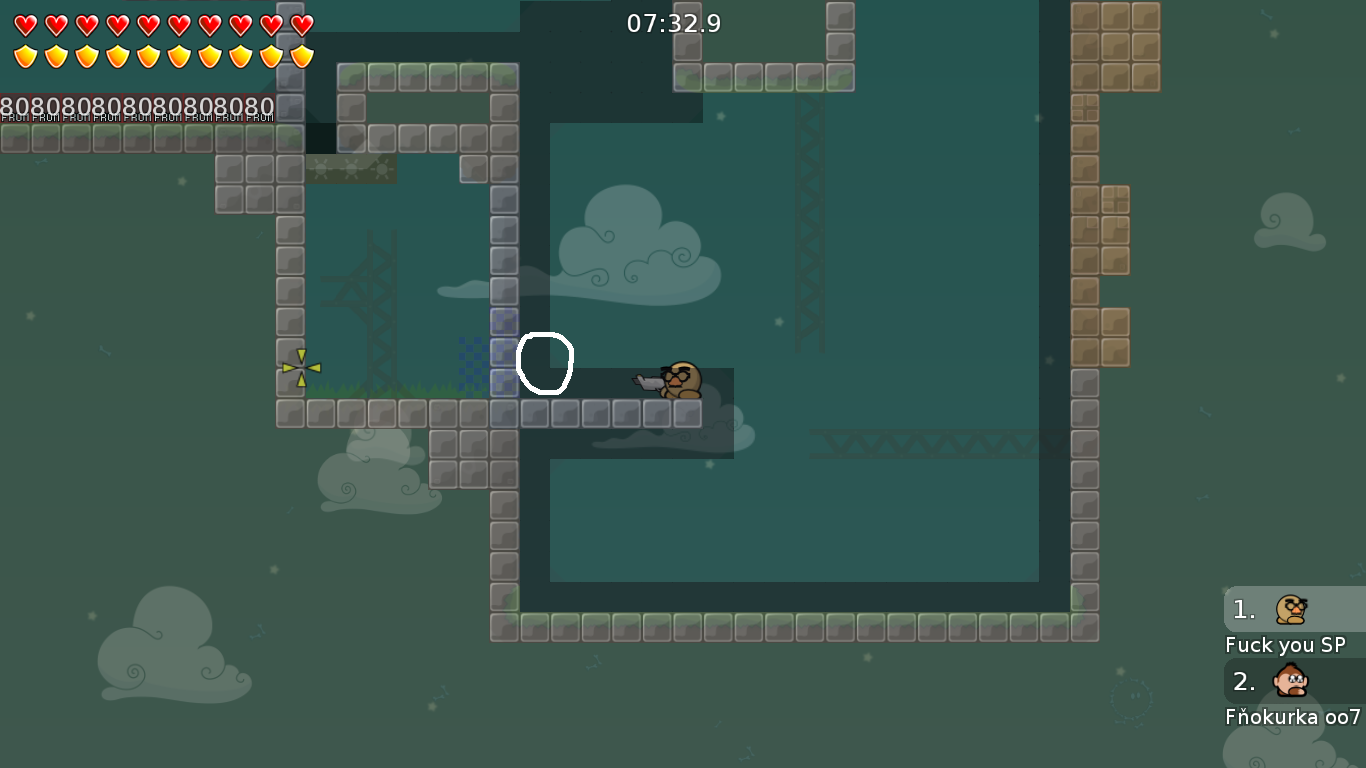This screenshot has height=768, width=1366.
Task: Click the blue checkered water tile
Action: pos(475,365)
